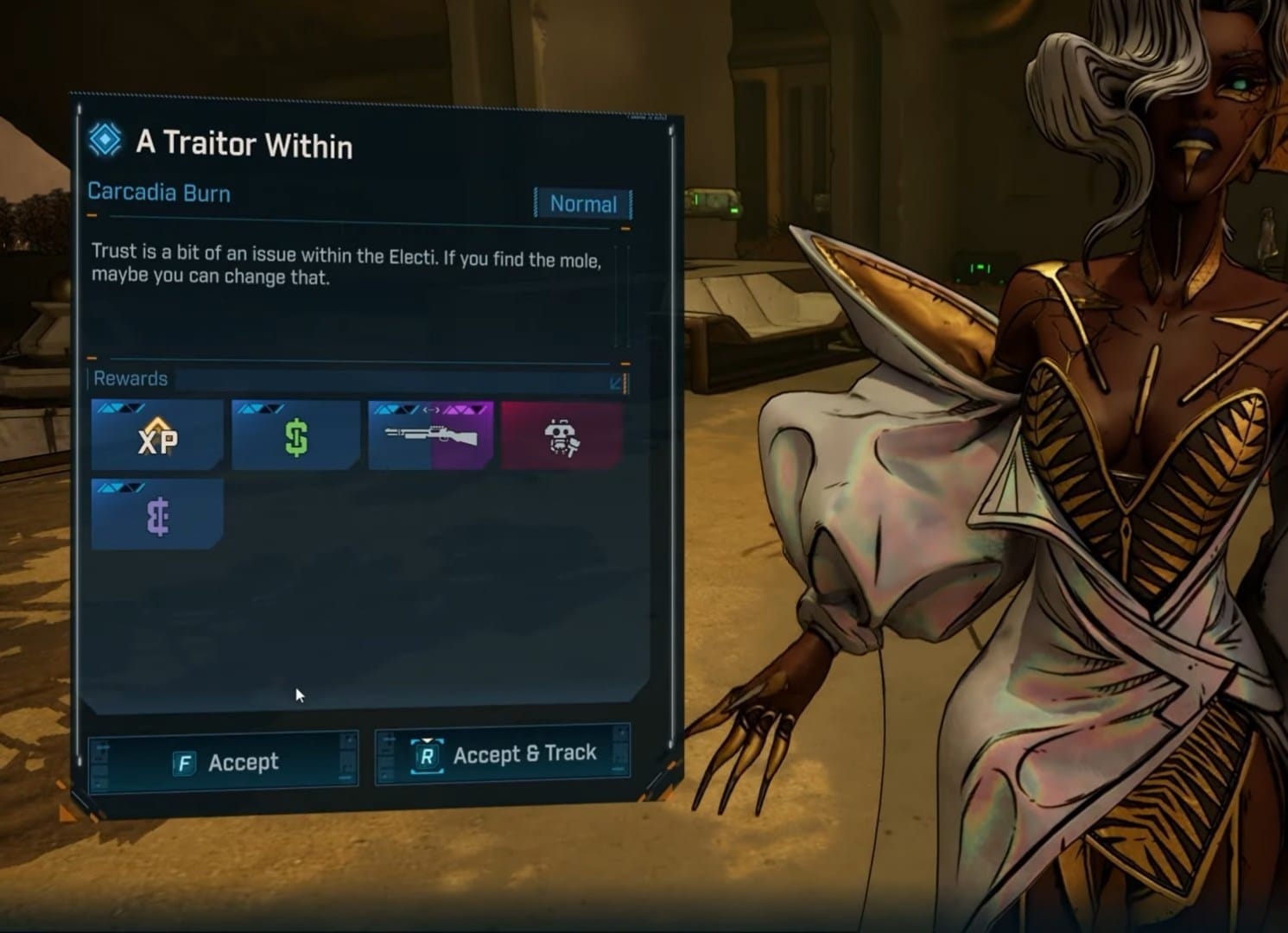
Task: Inspect the shotgun weapon reward
Action: 430,436
